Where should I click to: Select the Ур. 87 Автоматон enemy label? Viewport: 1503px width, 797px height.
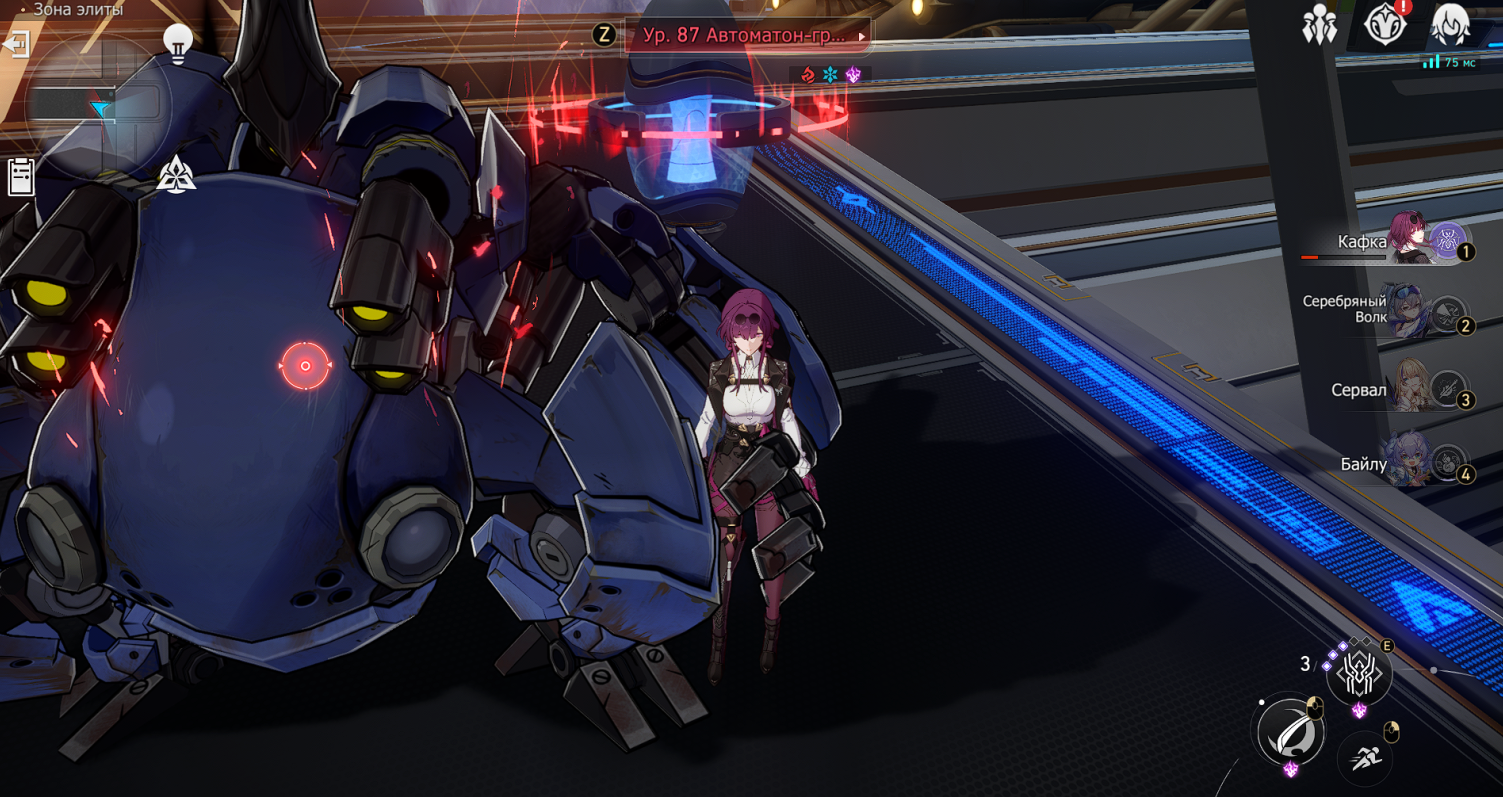click(747, 35)
